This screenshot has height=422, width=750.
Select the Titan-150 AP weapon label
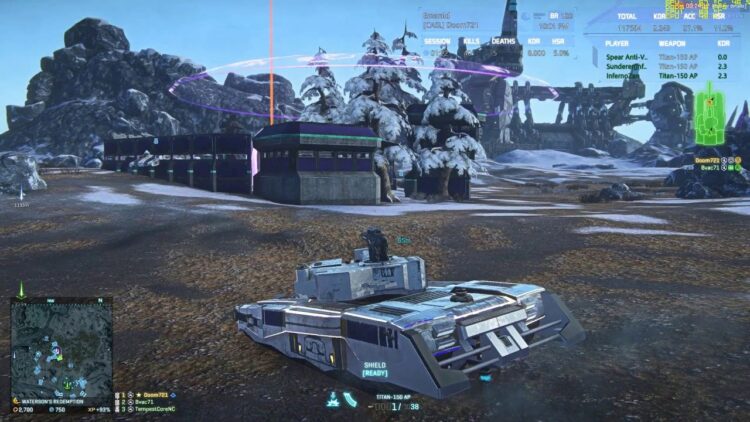coord(391,396)
